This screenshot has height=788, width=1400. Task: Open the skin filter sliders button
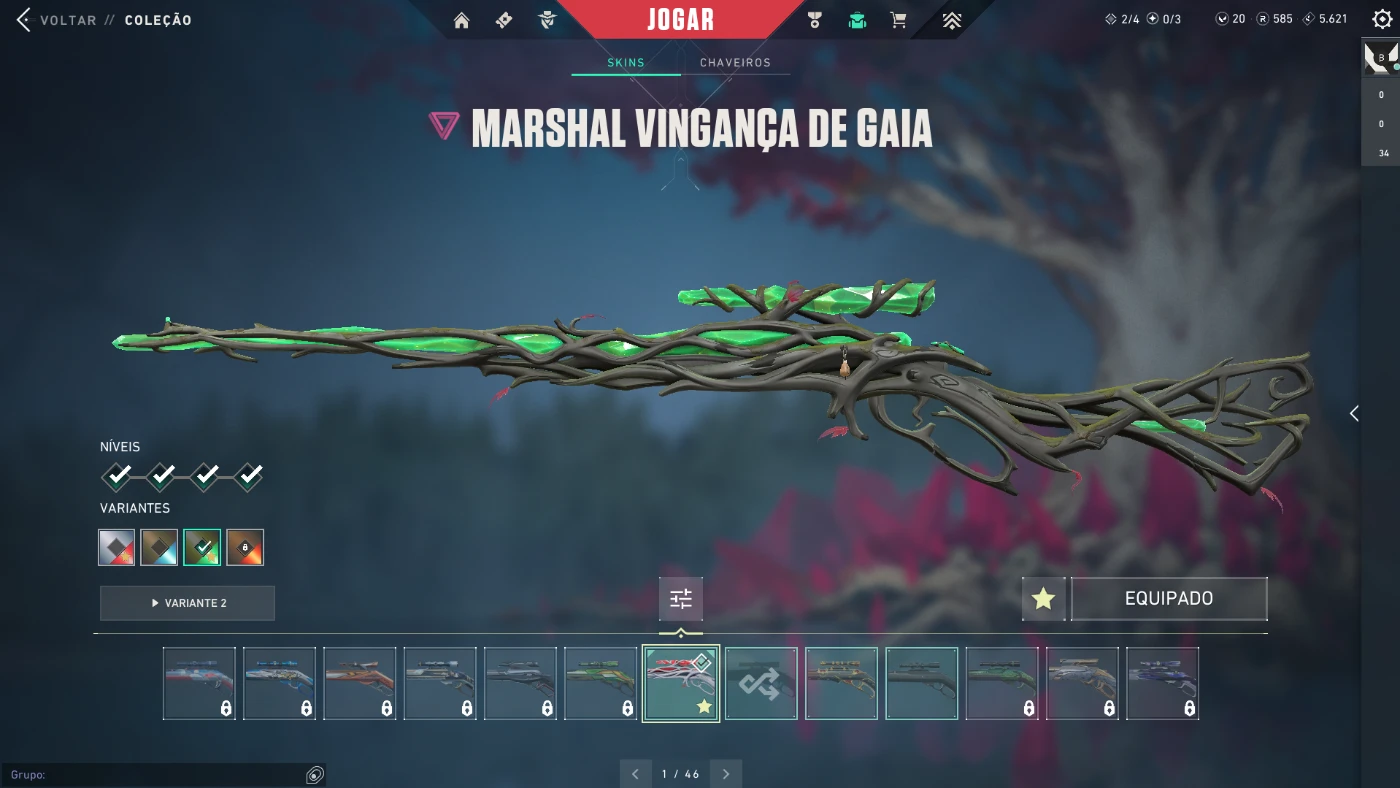(681, 599)
